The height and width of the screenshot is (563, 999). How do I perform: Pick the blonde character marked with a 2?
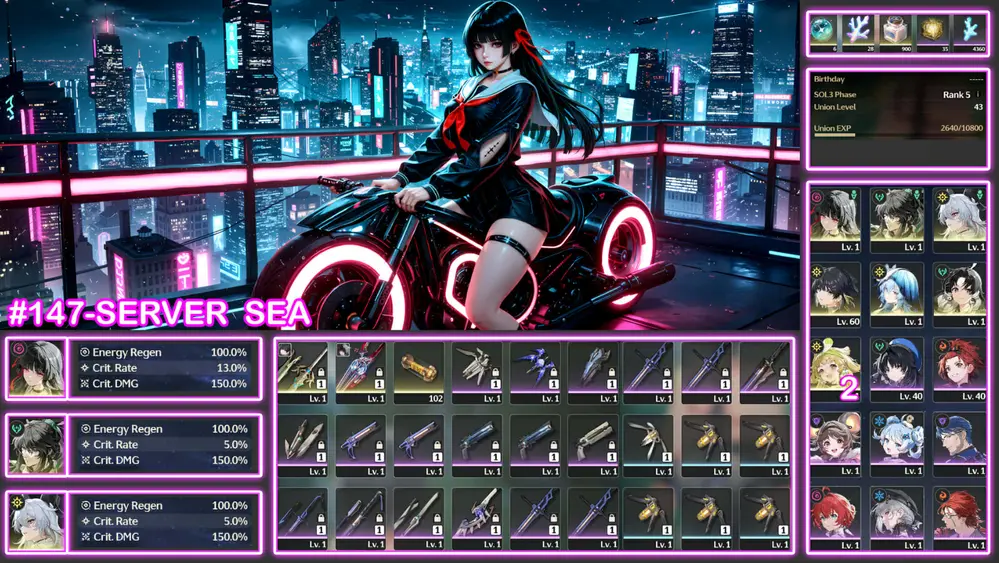[835, 363]
